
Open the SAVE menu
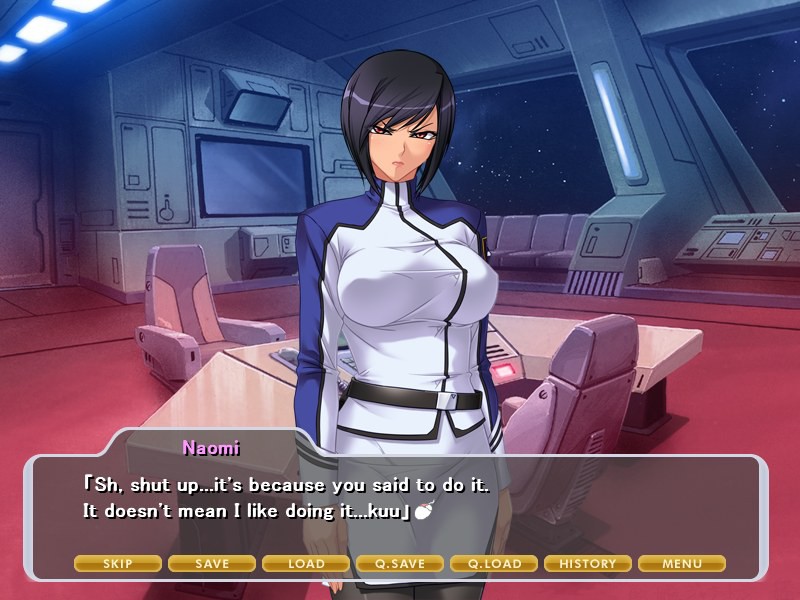pyautogui.click(x=212, y=564)
